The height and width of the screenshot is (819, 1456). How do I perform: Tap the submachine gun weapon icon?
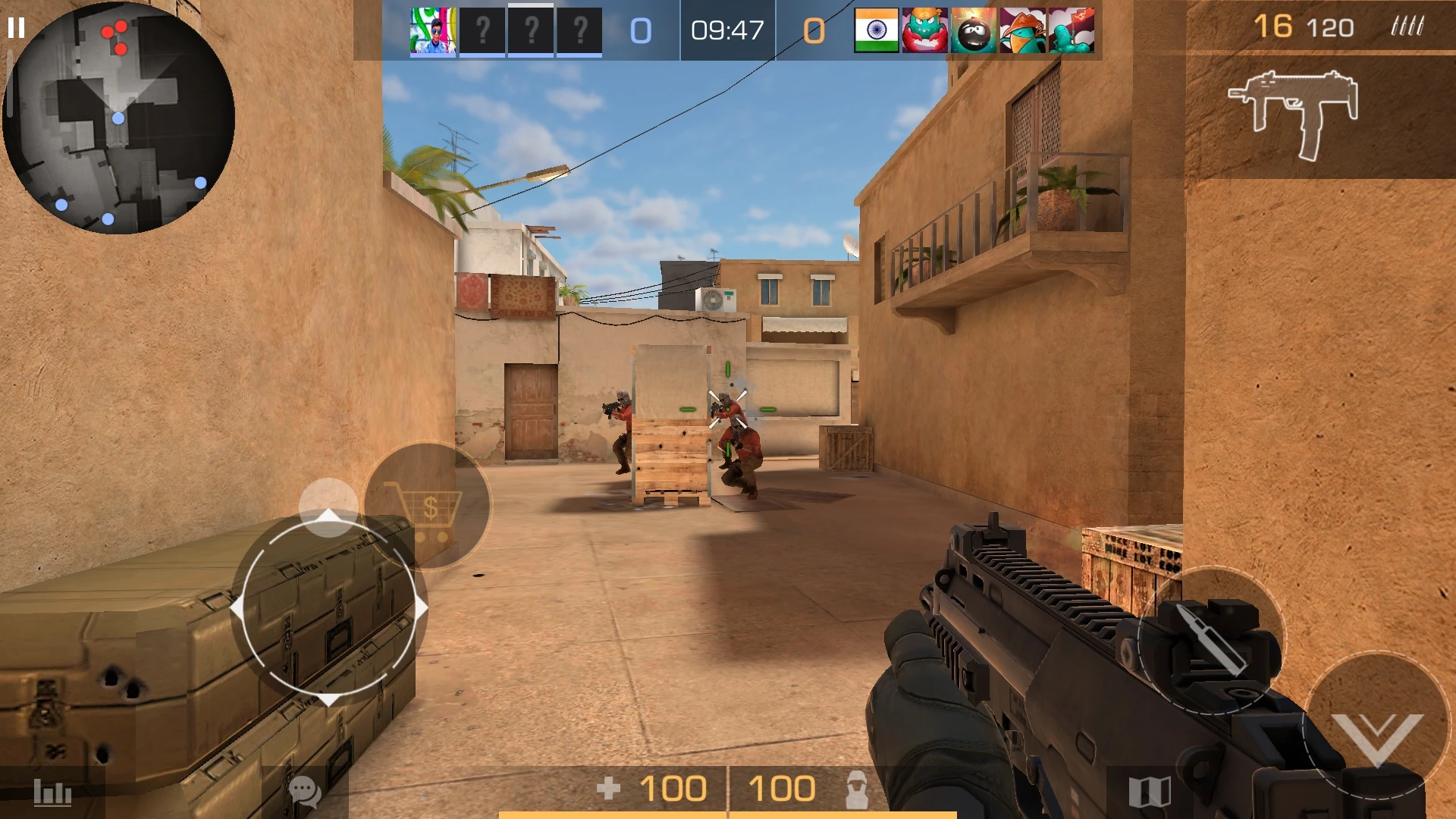pos(1294,114)
